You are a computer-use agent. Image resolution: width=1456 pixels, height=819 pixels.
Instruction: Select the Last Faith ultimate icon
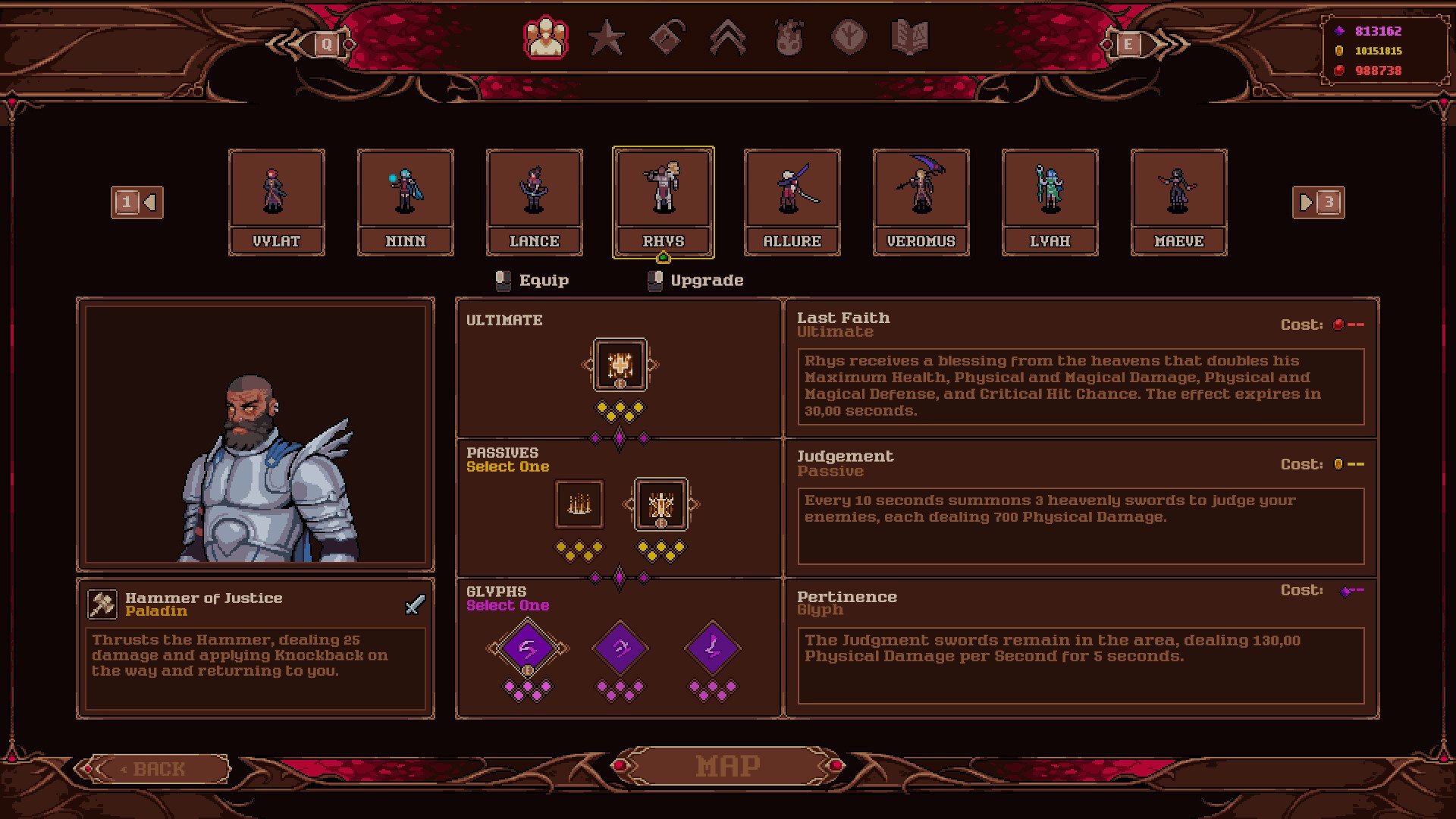coord(620,365)
